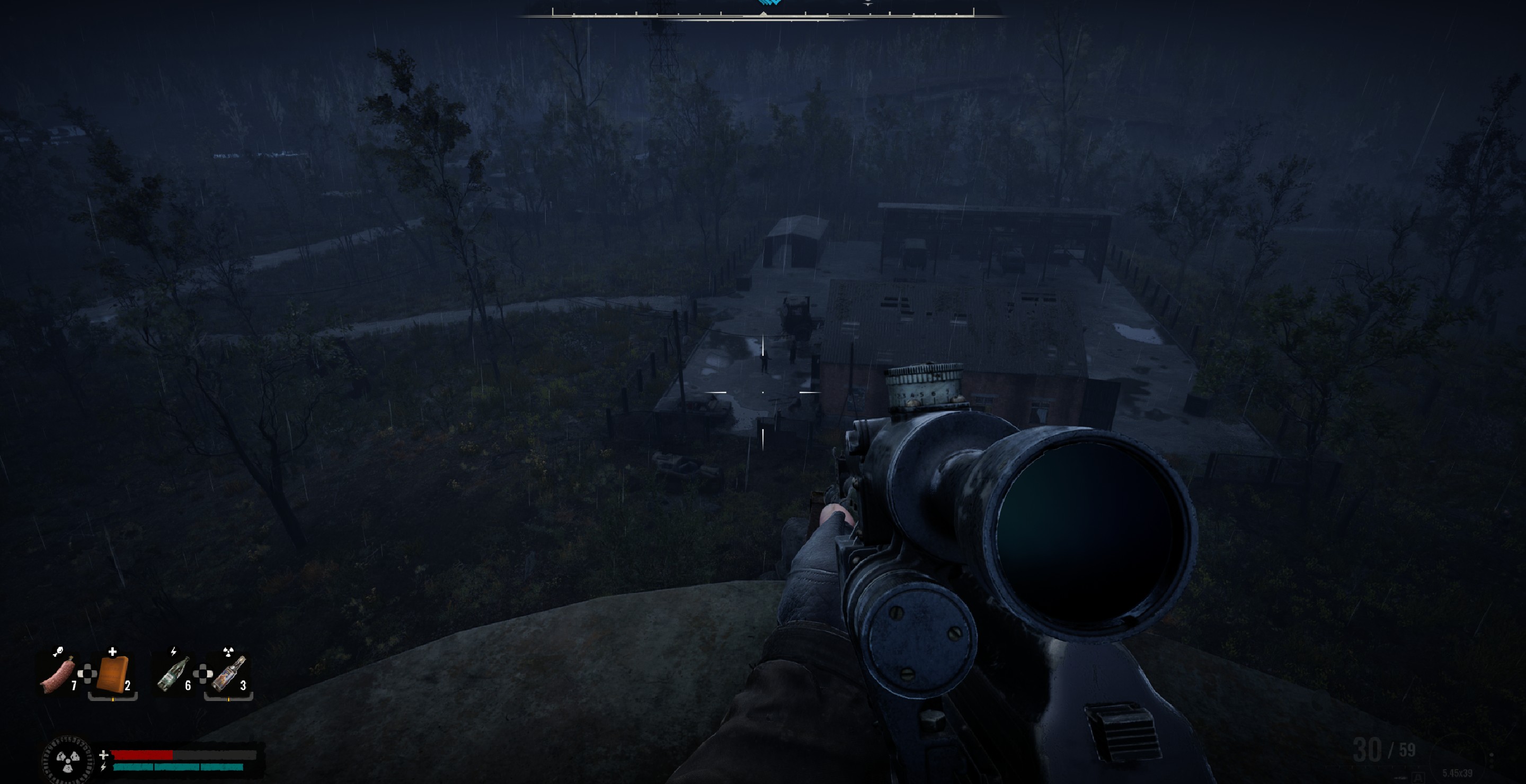Click the sausage quantity counter 7
Viewport: 1526px width, 784px height.
[x=75, y=685]
